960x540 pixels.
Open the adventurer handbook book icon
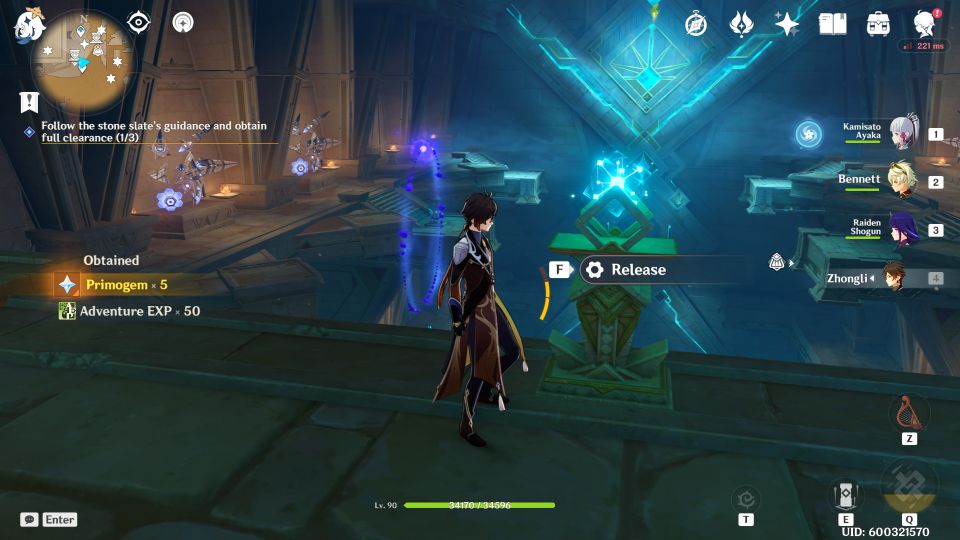(832, 24)
